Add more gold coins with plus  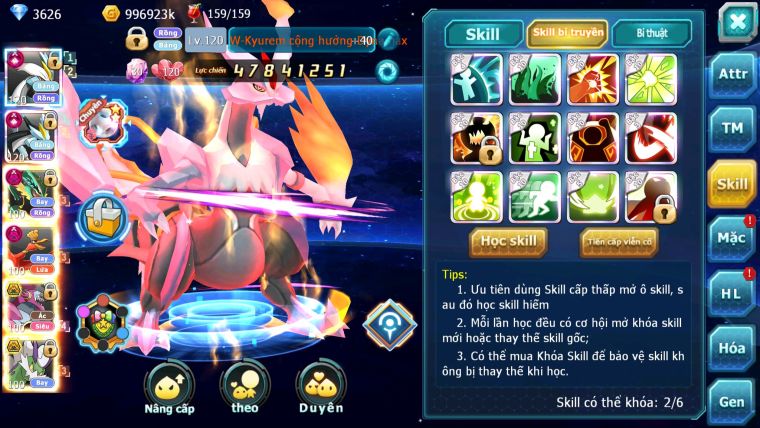[110, 14]
